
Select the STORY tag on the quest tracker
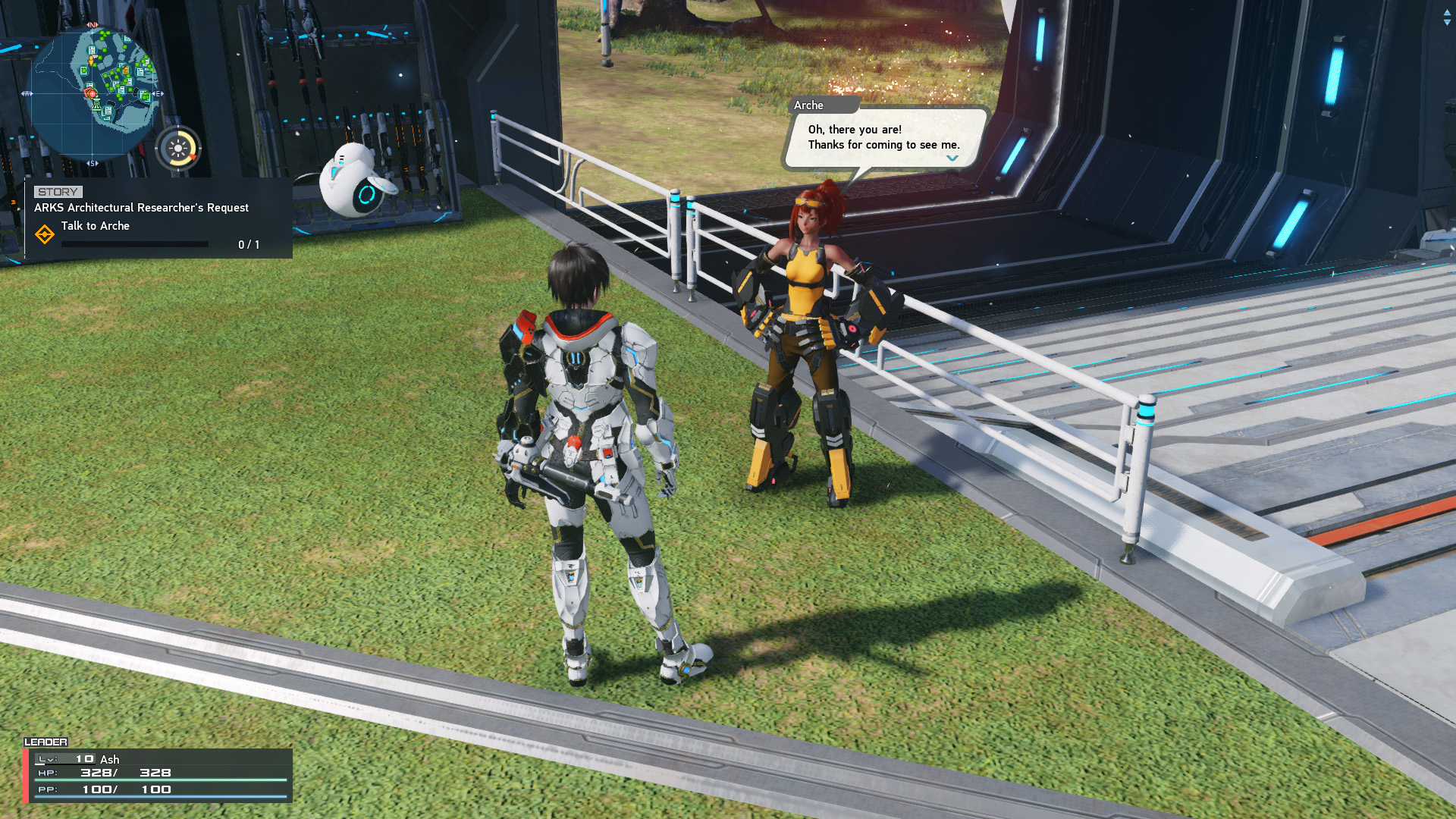57,191
